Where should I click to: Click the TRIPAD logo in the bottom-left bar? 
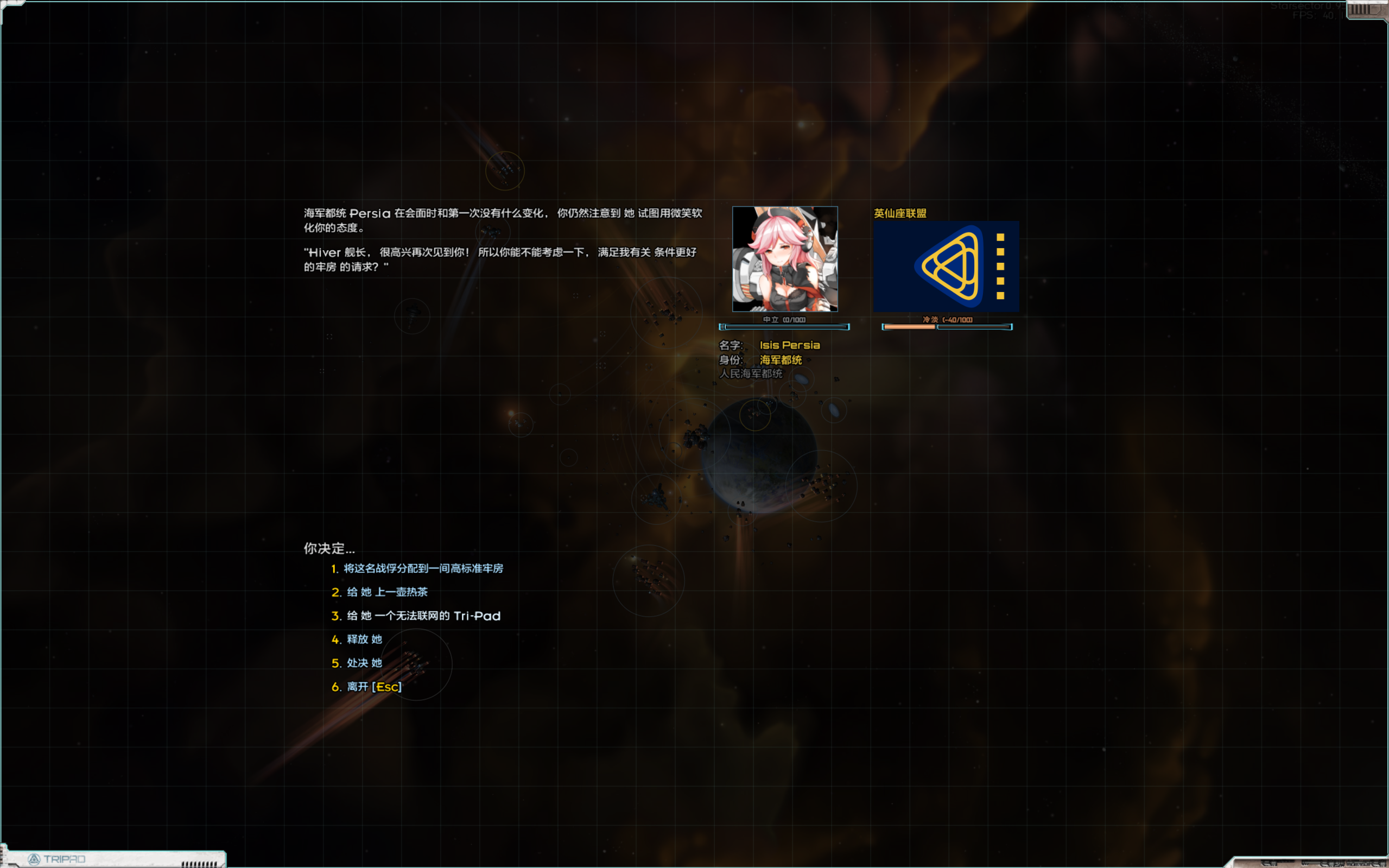(x=64, y=859)
